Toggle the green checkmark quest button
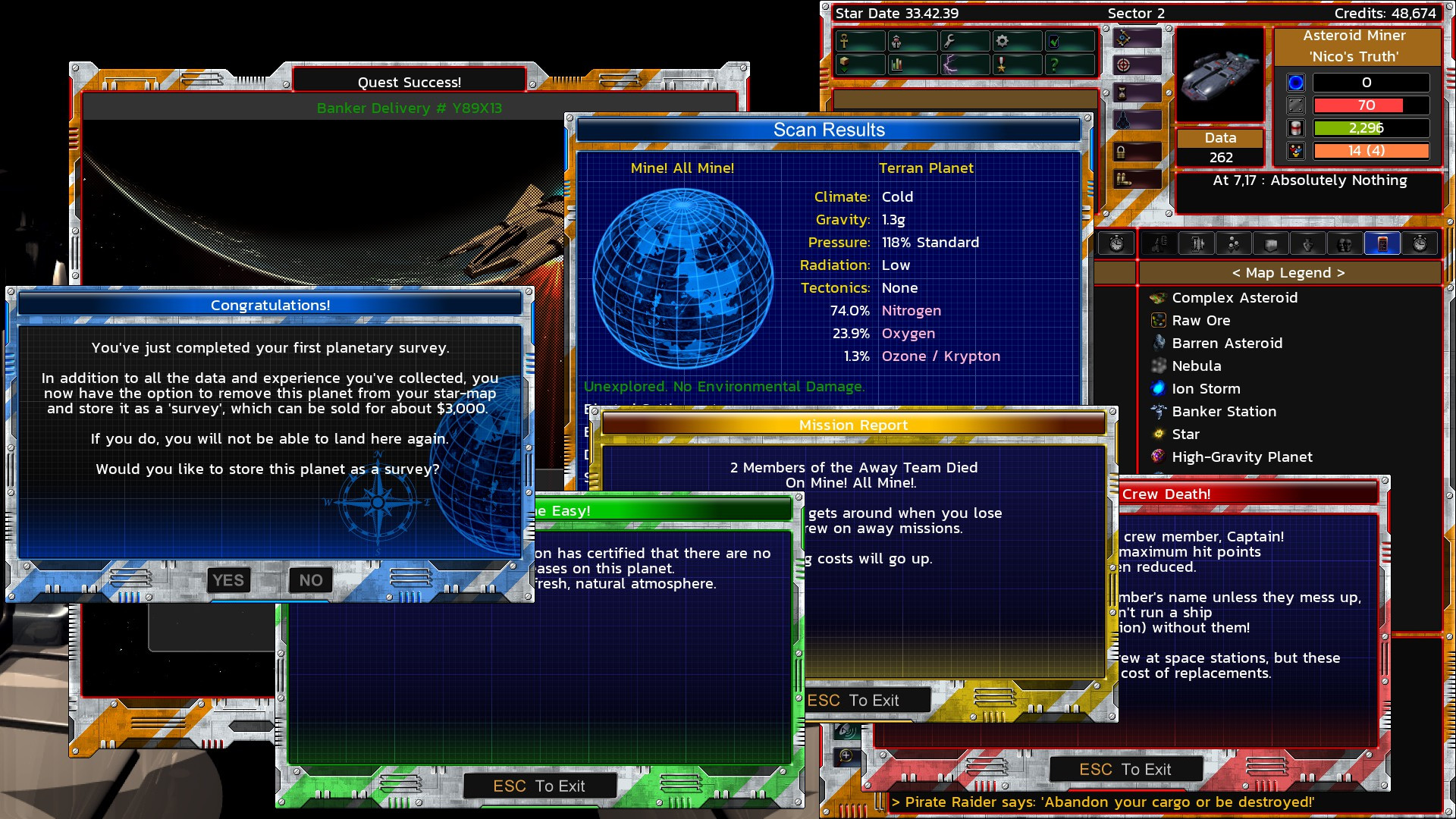Image resolution: width=1456 pixels, height=819 pixels. tap(1054, 42)
